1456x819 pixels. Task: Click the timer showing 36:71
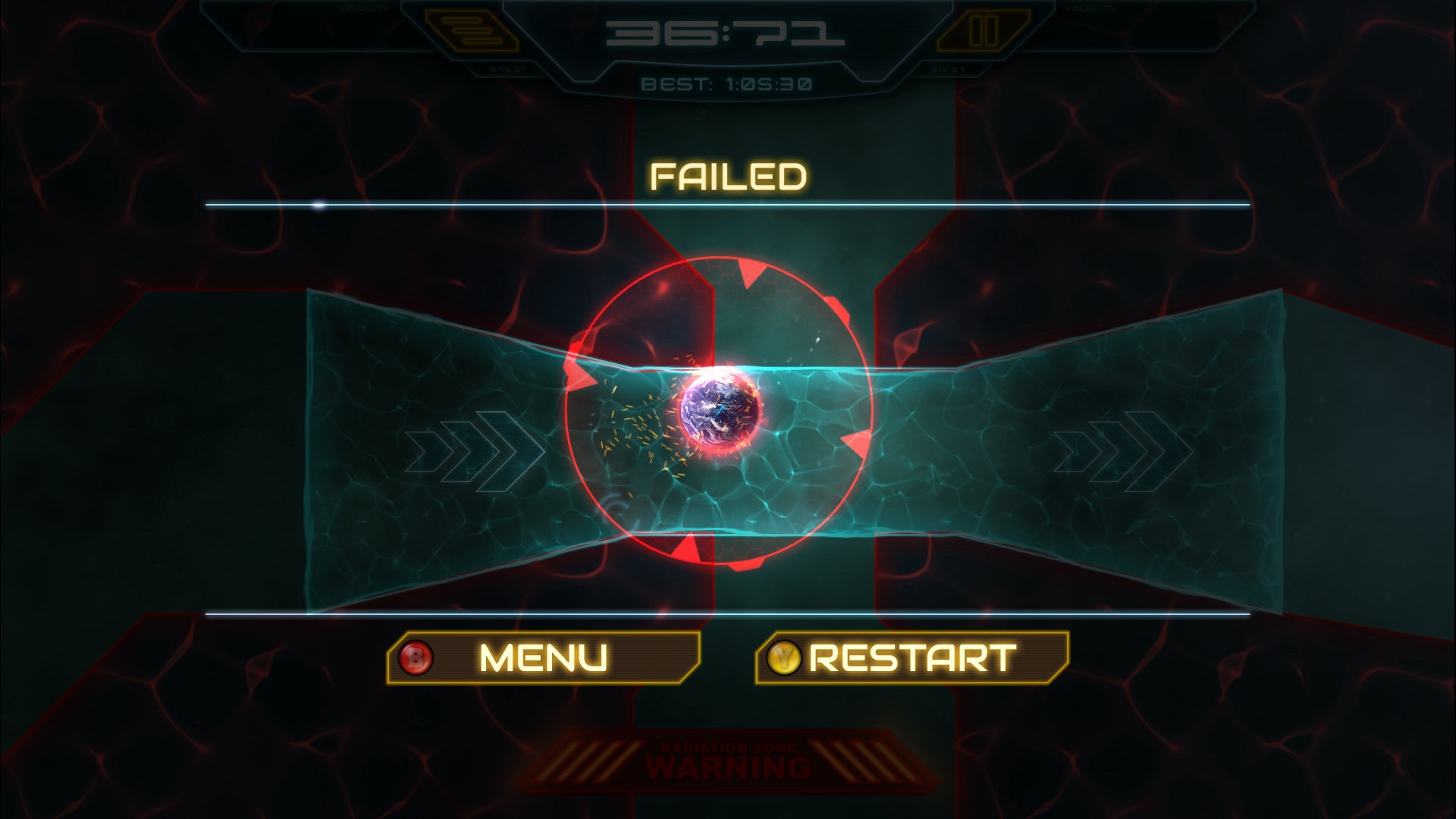[x=726, y=34]
